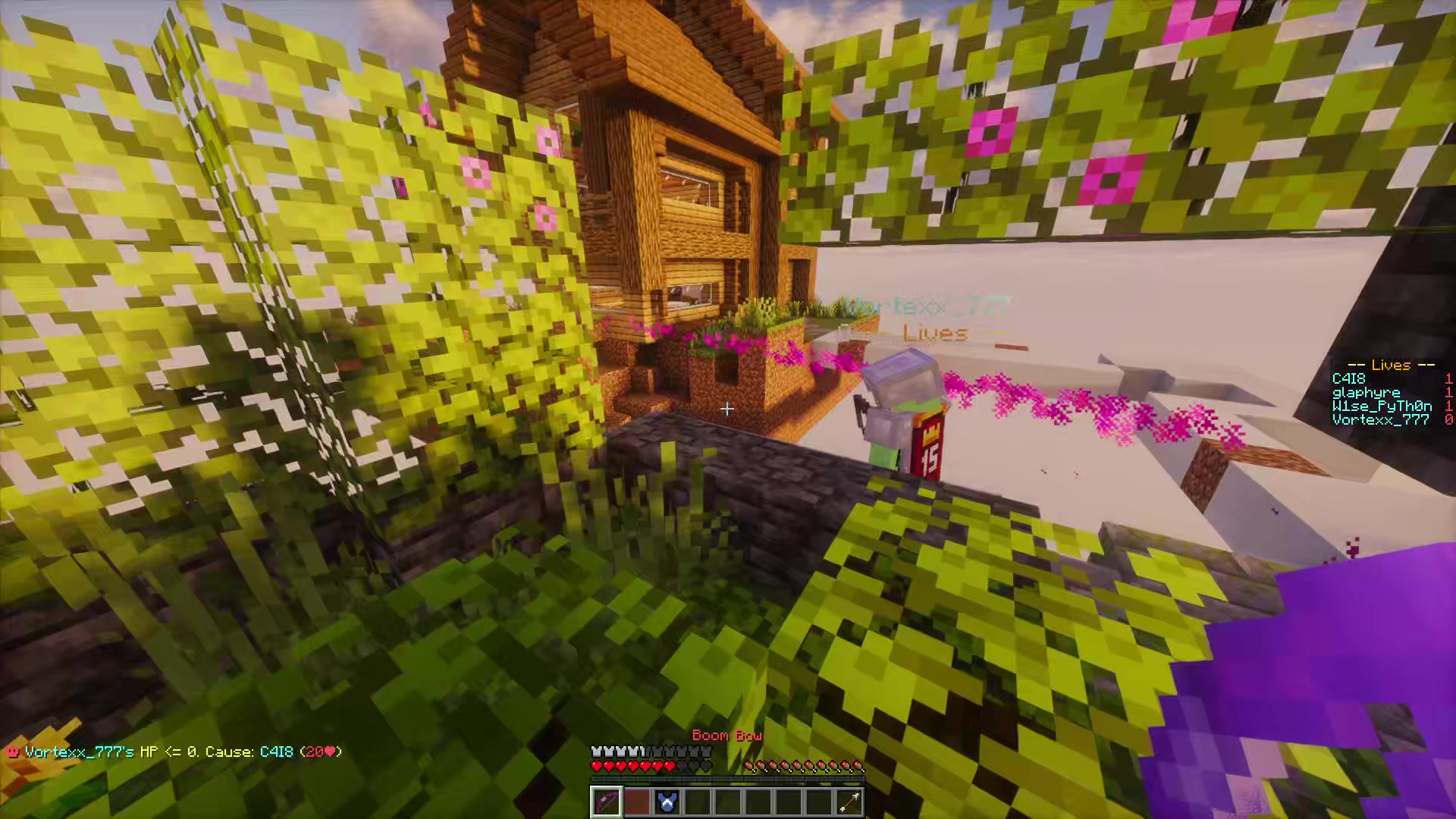Click the heart icon next to the death message
The width and height of the screenshot is (1456, 819).
pyautogui.click(x=11, y=752)
